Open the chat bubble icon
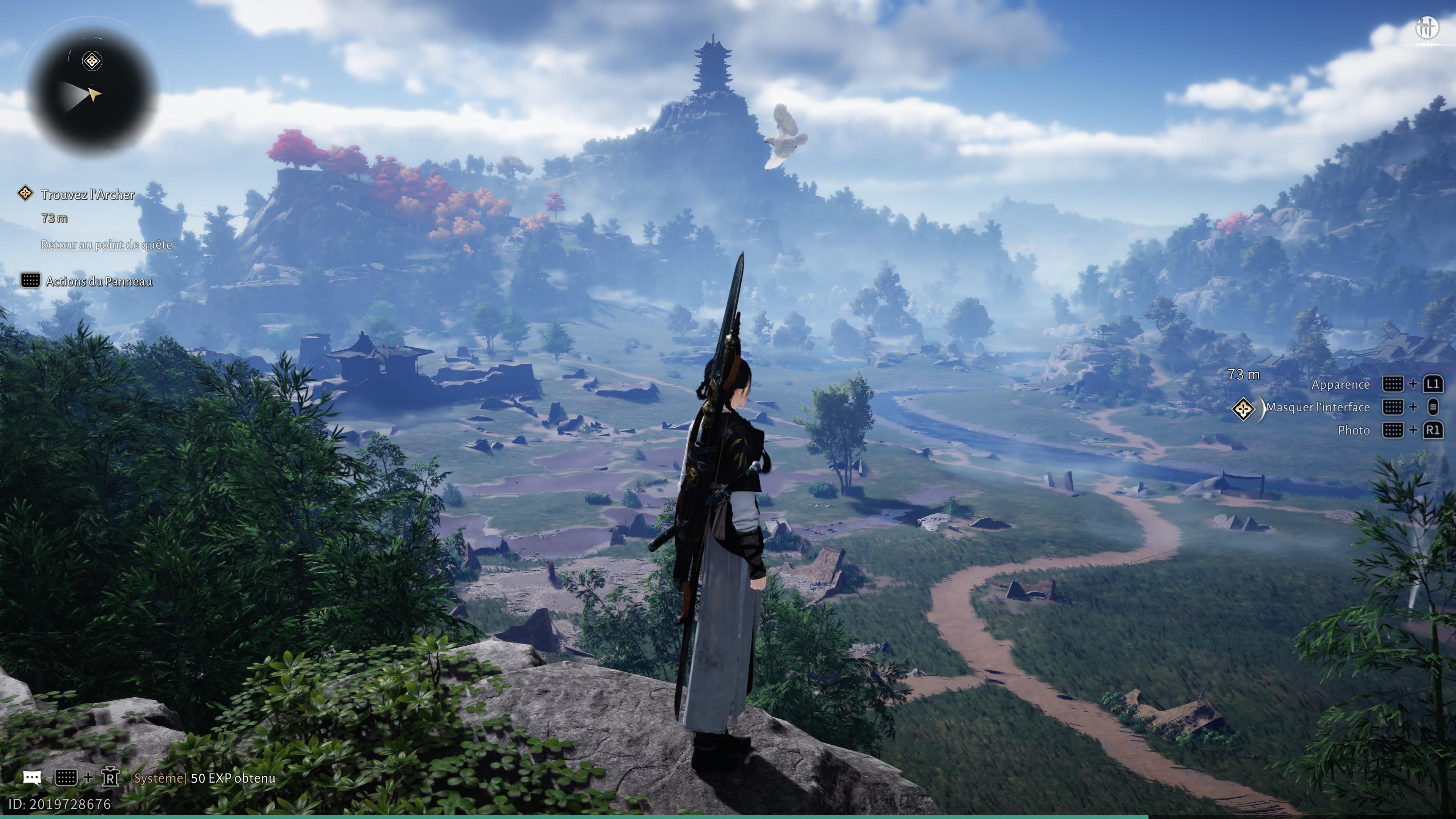This screenshot has width=1456, height=819. point(32,778)
